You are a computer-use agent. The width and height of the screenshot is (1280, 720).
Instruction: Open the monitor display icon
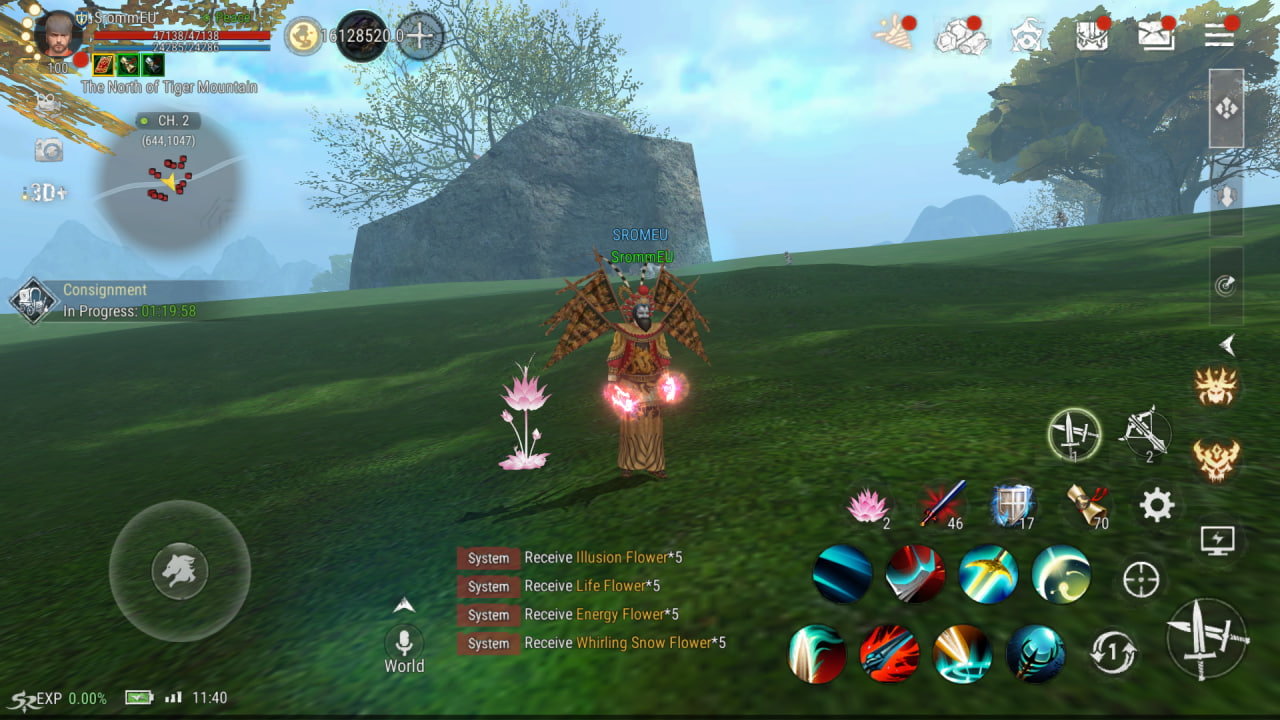point(1217,541)
